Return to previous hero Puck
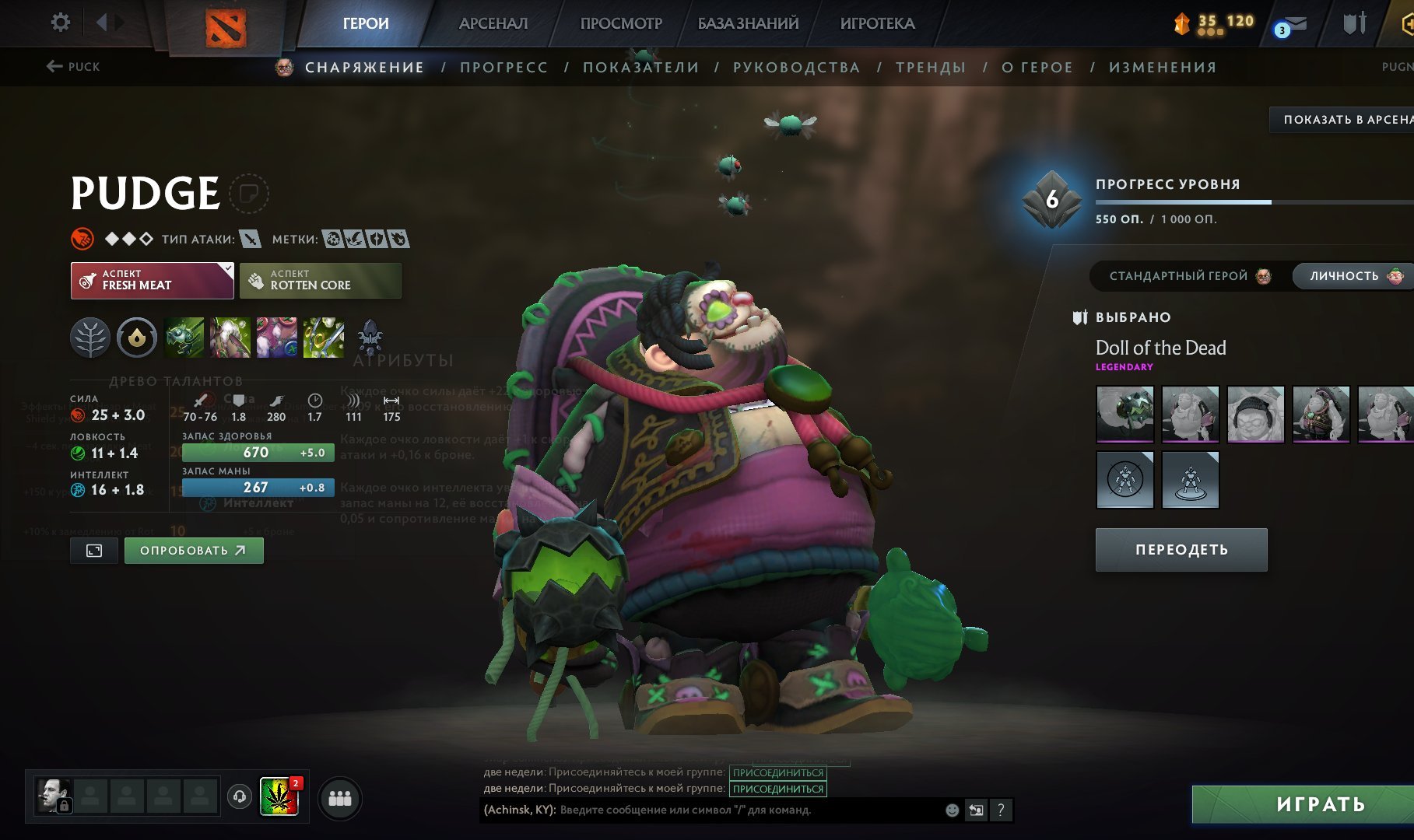The width and height of the screenshot is (1414, 840). tap(73, 67)
